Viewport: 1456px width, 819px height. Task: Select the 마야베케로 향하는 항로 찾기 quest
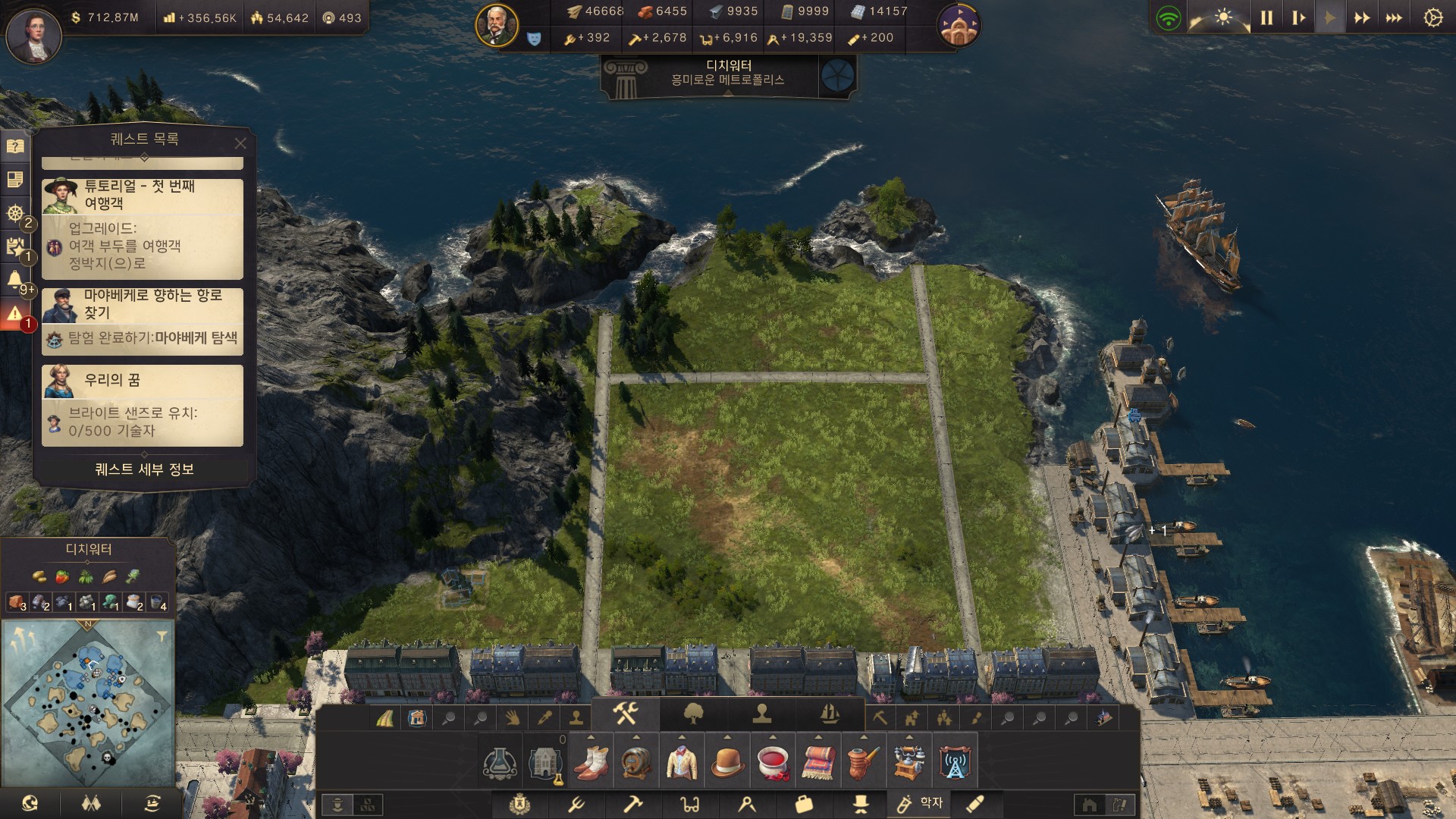pyautogui.click(x=143, y=321)
